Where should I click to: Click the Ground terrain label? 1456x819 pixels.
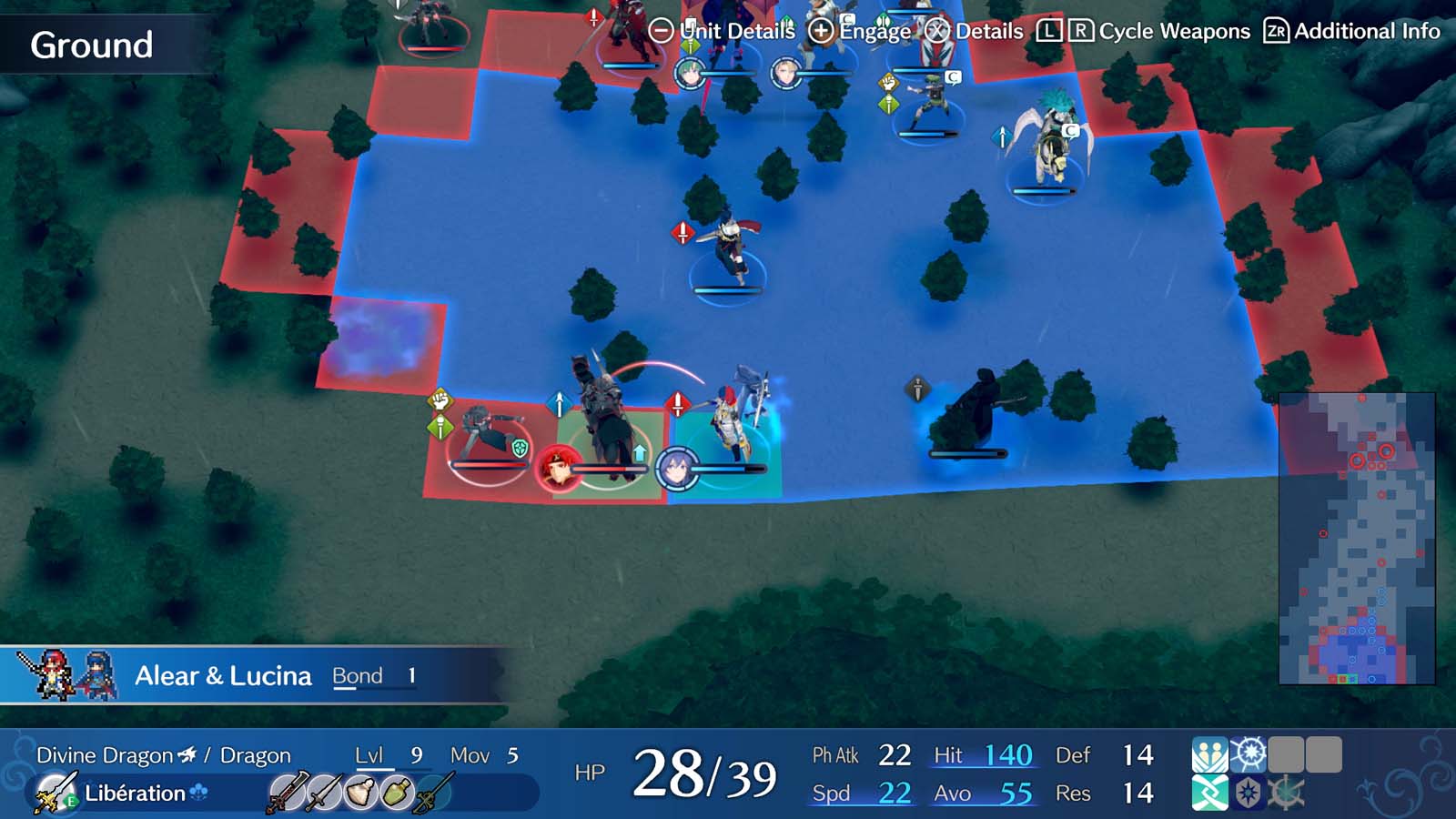click(x=91, y=42)
